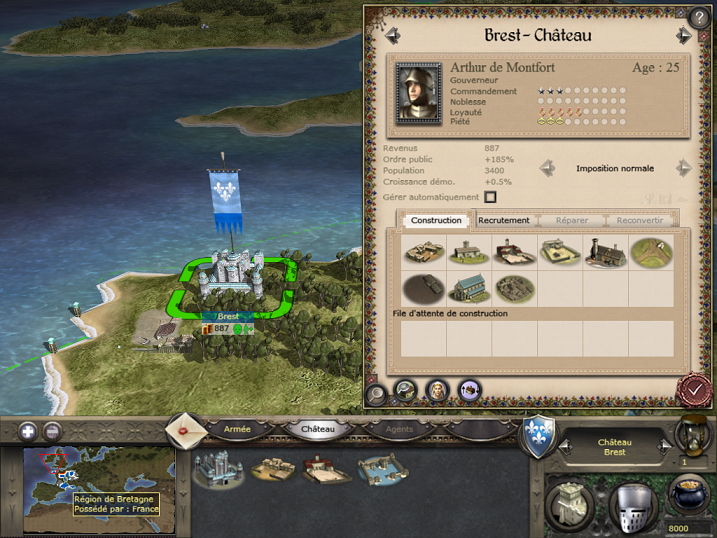The image size is (717, 538).
Task: Select the Construction tab
Action: point(436,220)
